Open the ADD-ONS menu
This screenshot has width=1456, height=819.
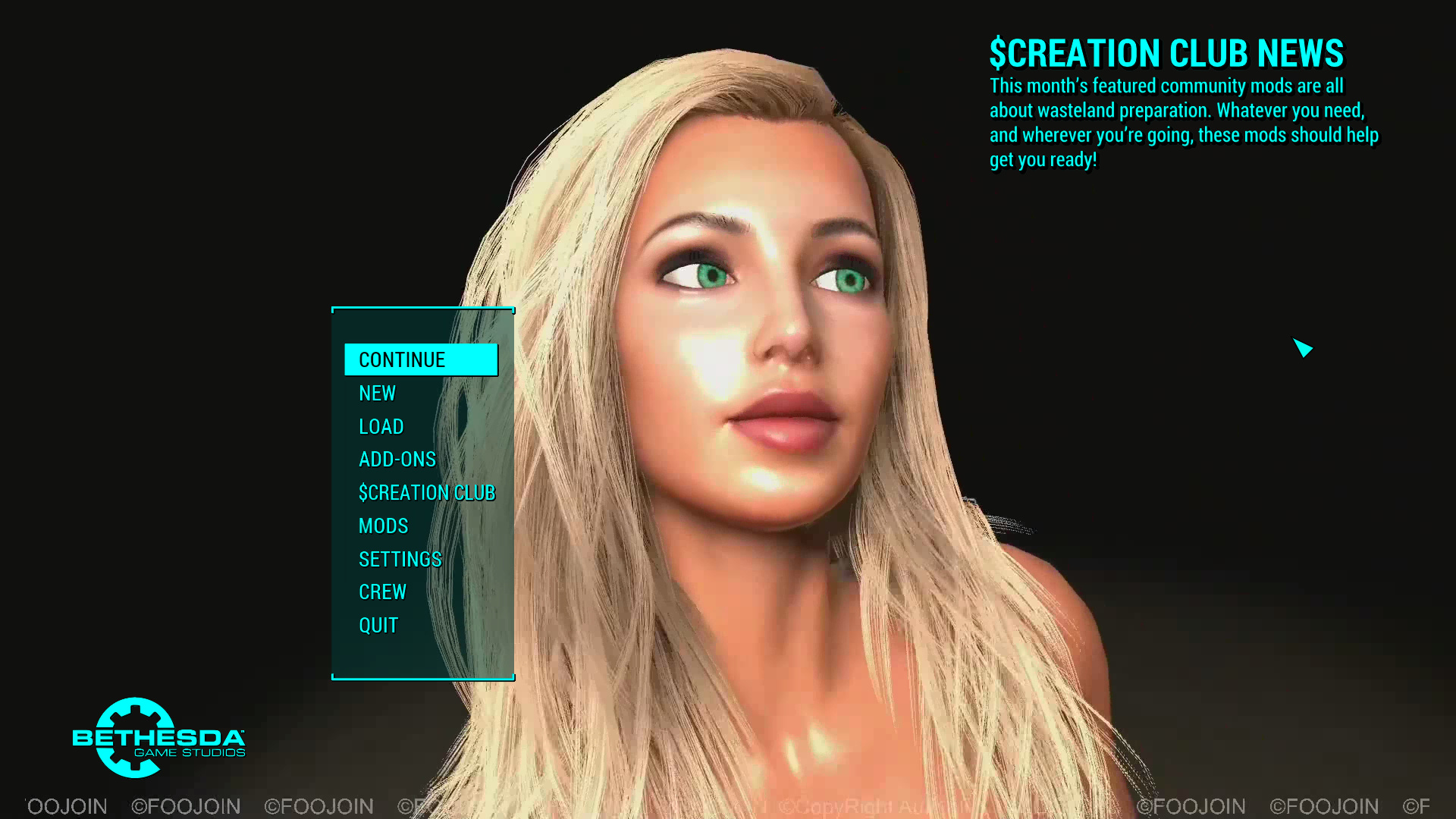pyautogui.click(x=397, y=459)
